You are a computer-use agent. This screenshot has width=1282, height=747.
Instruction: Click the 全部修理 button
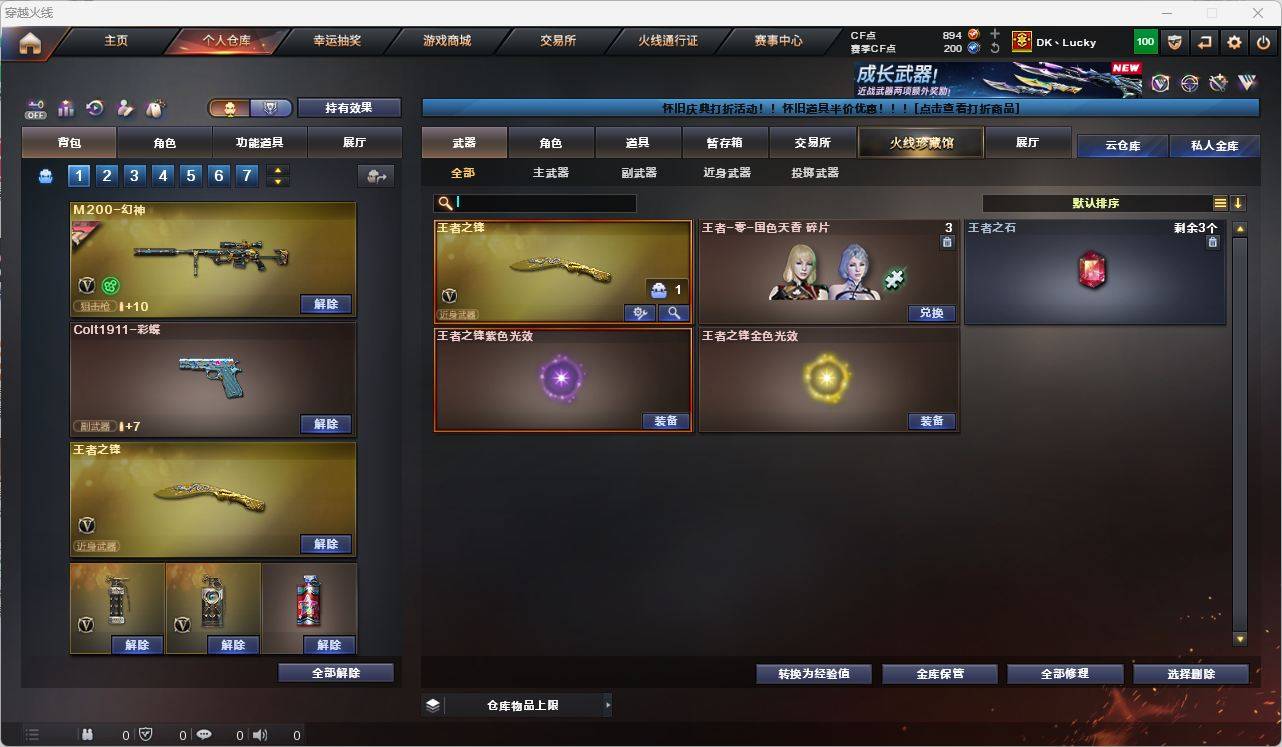pyautogui.click(x=1065, y=673)
